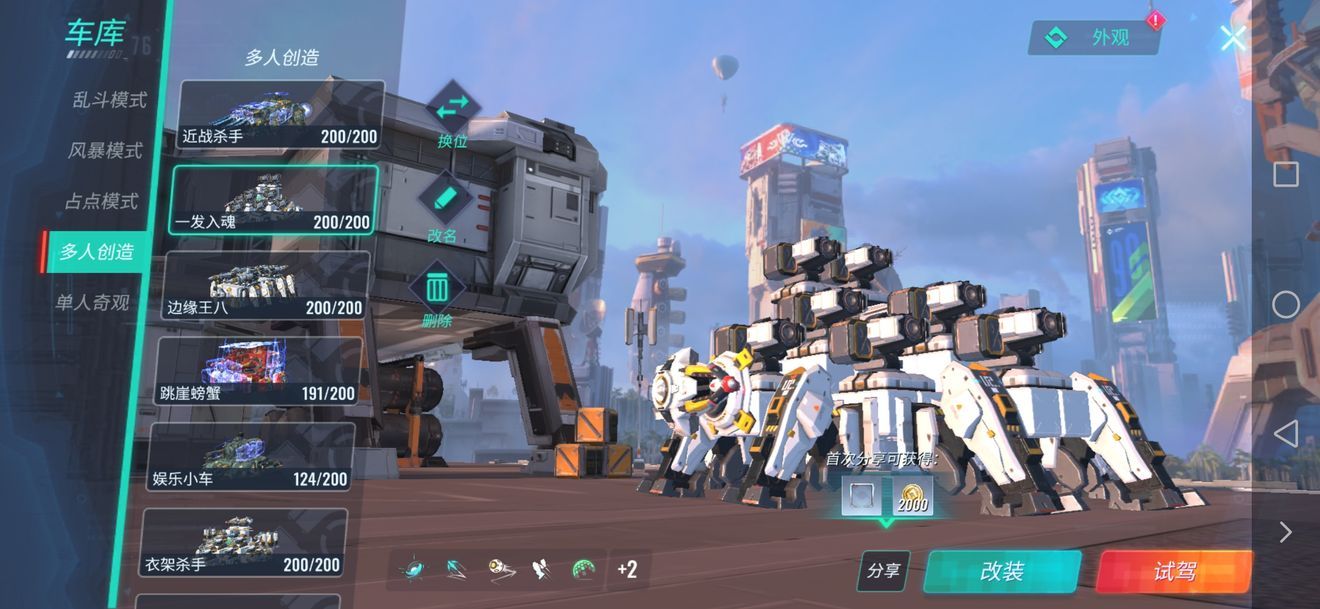Start a test drive with 试驾
The width and height of the screenshot is (1320, 609).
tap(1174, 571)
